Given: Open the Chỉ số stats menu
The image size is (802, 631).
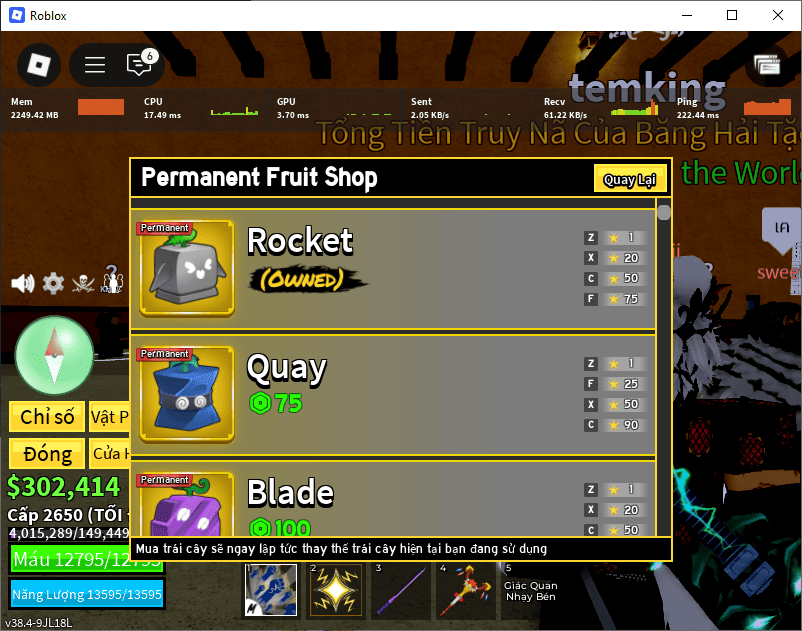Looking at the screenshot, I should click(46, 417).
